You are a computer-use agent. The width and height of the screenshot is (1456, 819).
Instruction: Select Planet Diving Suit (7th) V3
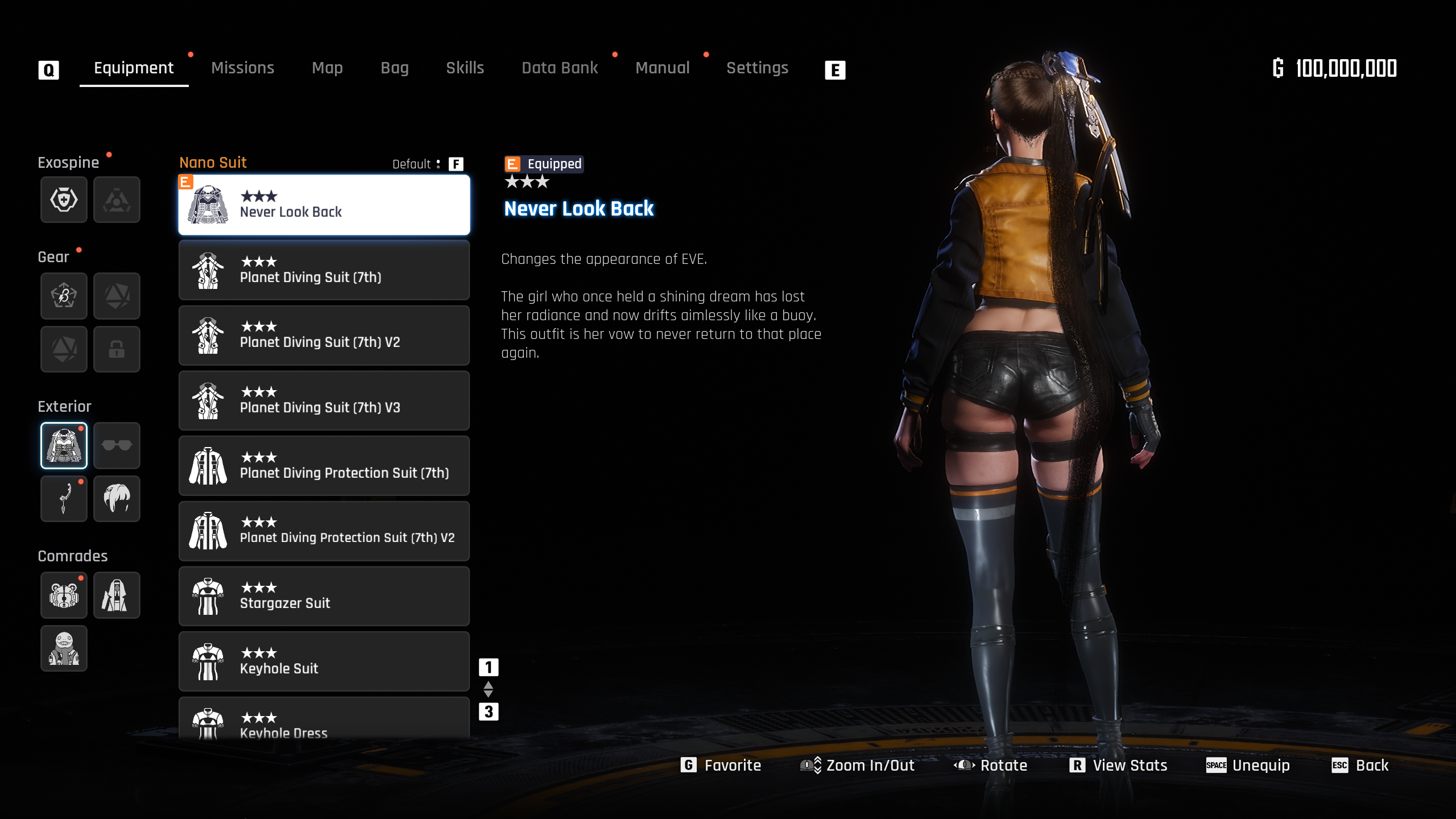point(324,401)
